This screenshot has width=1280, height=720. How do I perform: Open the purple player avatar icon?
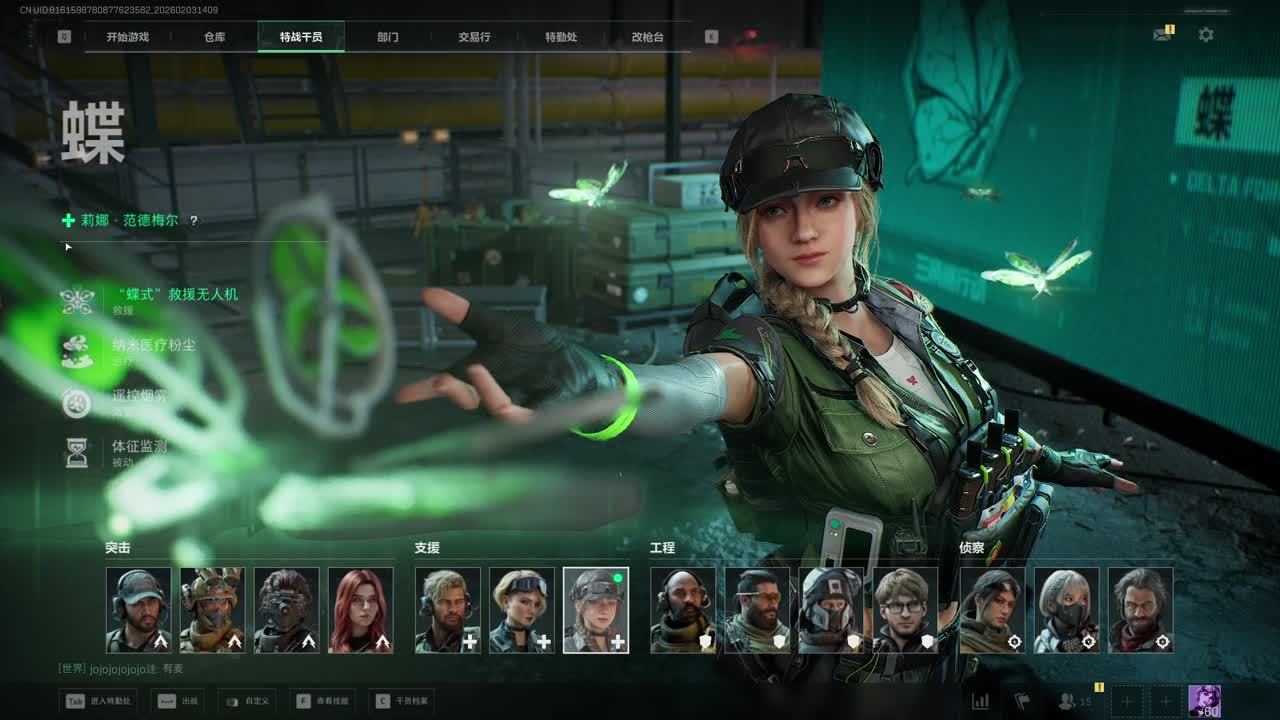[1204, 701]
